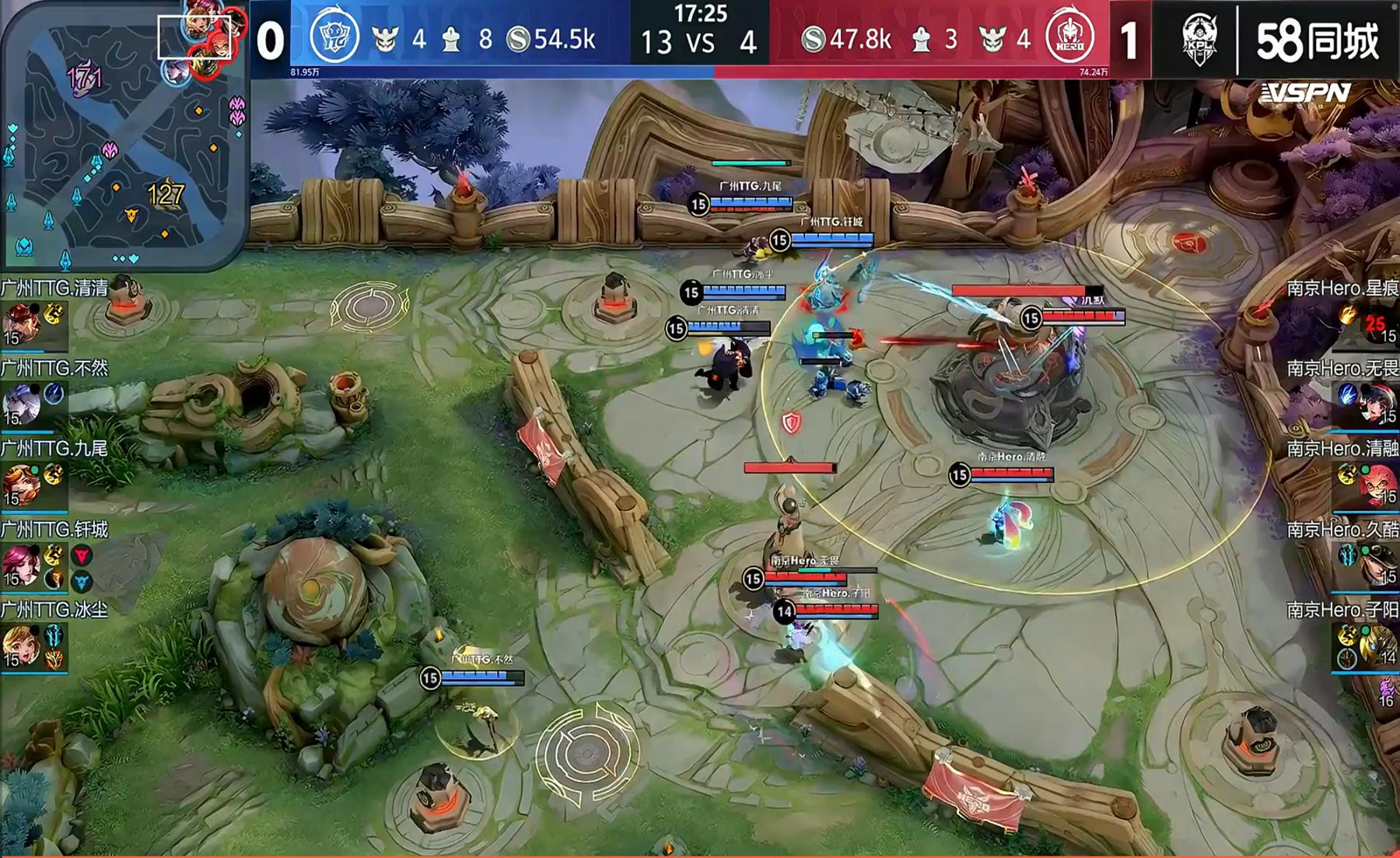The width and height of the screenshot is (1400, 858).
Task: Choose 南京Hero.无畏 hero portrait
Action: 1378,403
